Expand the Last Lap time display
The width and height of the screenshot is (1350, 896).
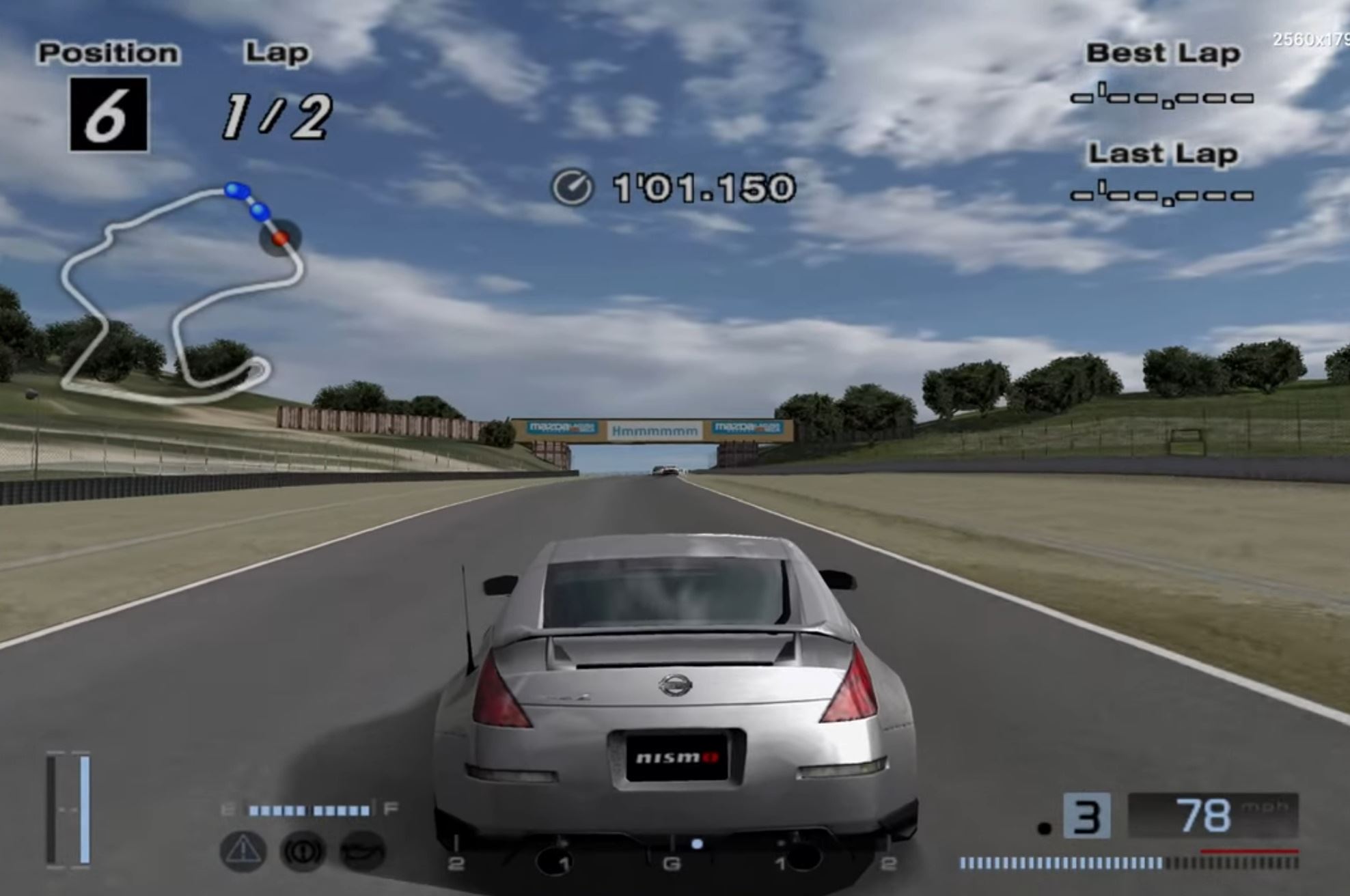click(1161, 197)
